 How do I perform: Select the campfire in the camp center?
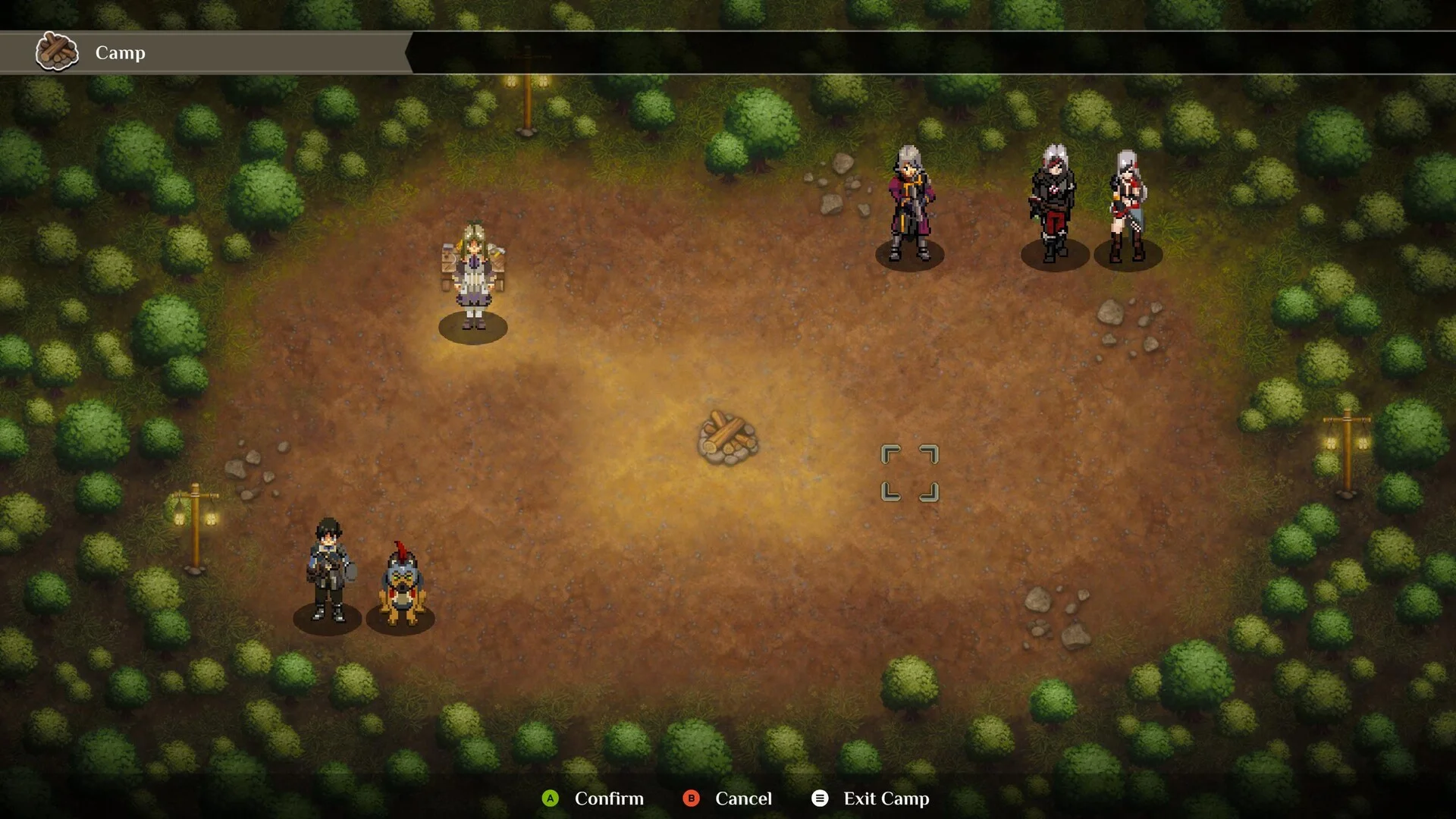tap(727, 438)
